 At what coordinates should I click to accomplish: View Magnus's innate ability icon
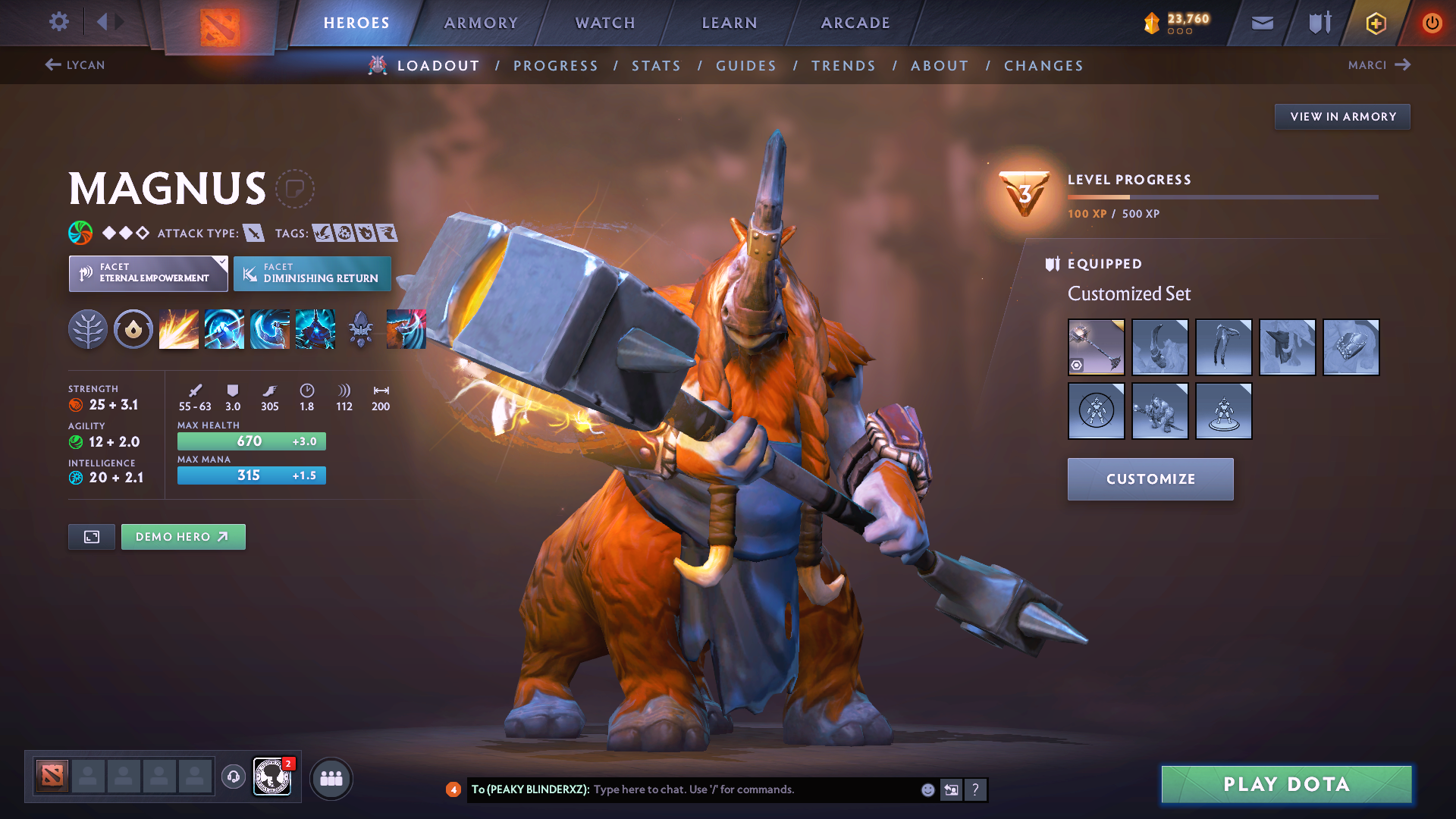[x=133, y=328]
